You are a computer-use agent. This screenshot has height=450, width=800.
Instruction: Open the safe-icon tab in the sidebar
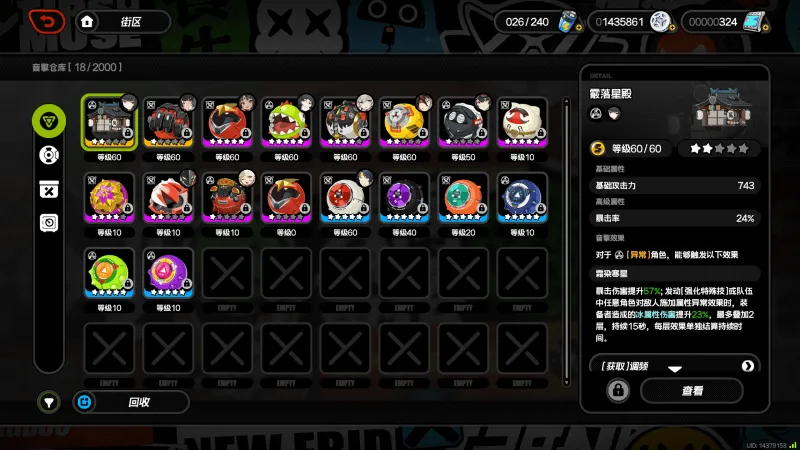48,223
